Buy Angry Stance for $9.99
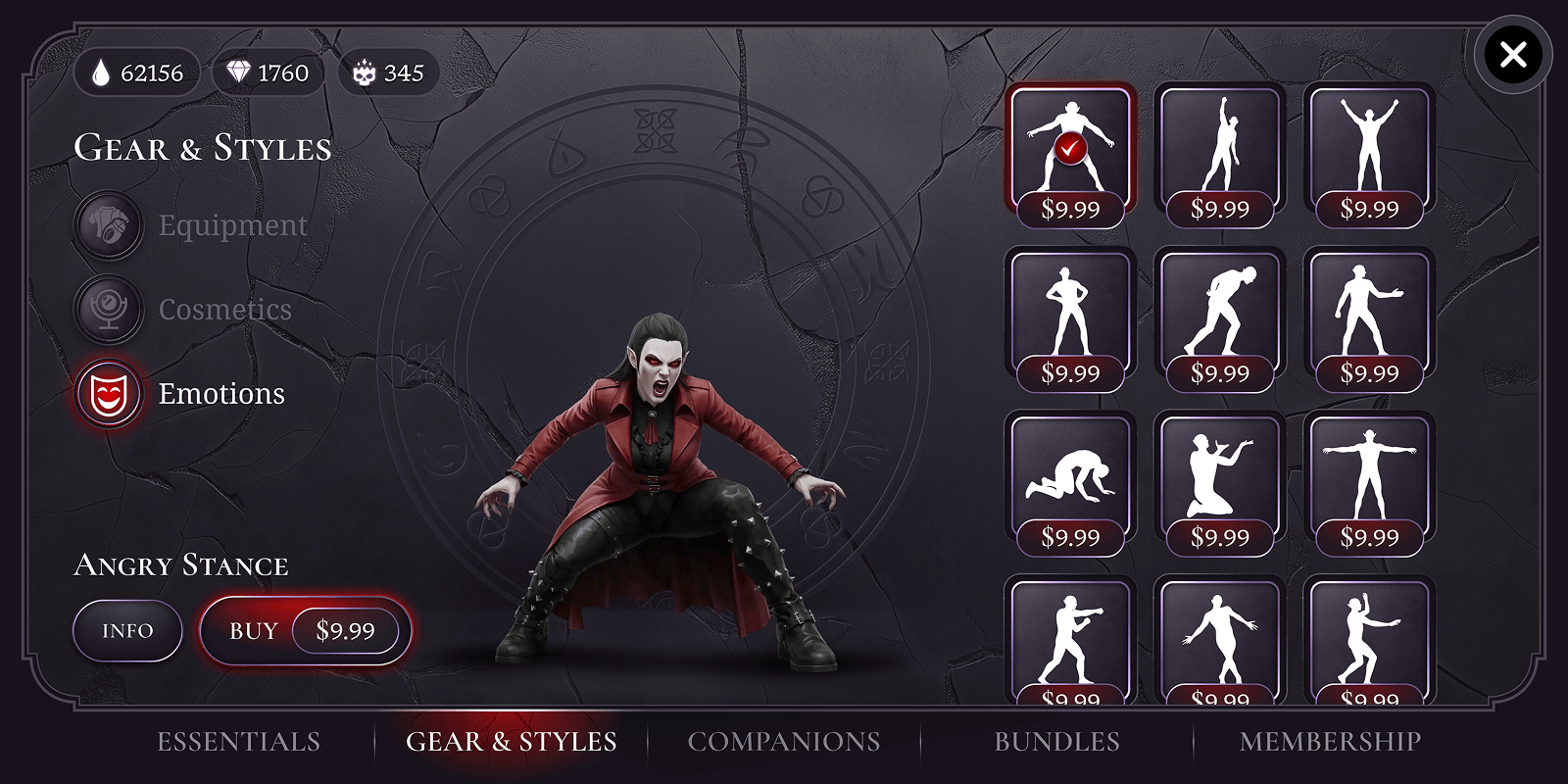 [x=306, y=631]
